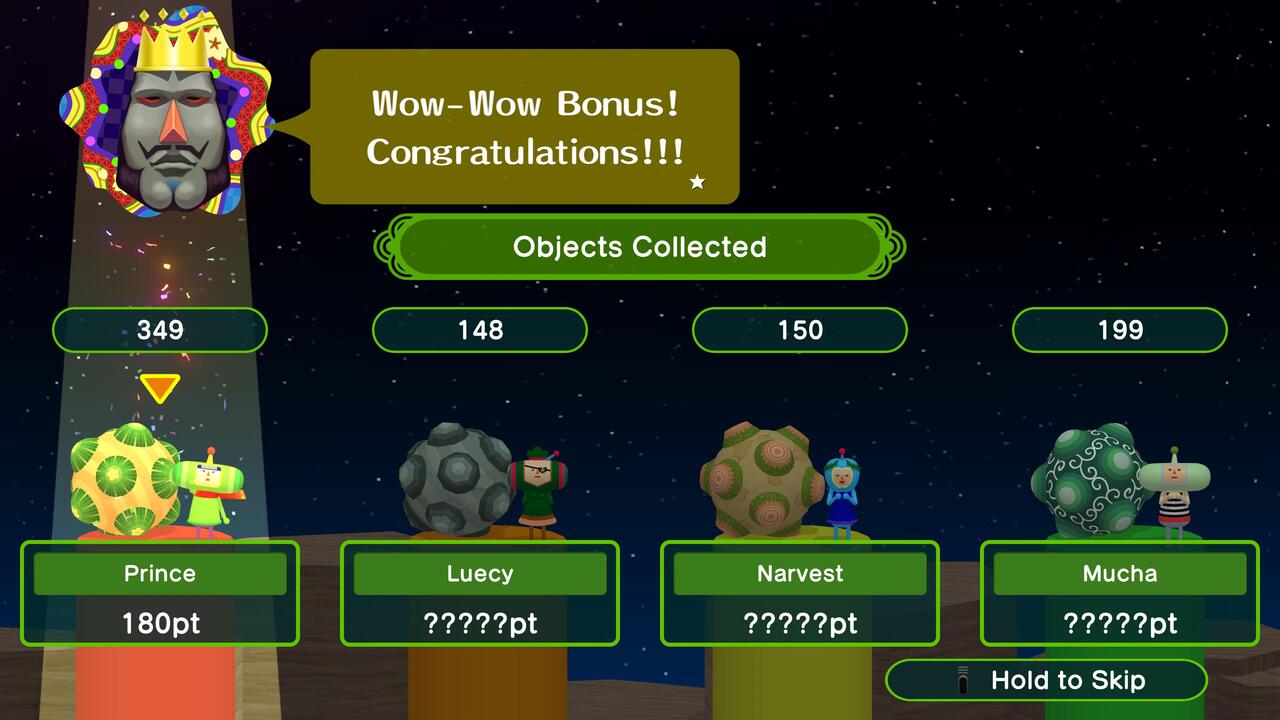Click the Hold to Skip button
Screen dimensions: 1280x720
[1046, 681]
